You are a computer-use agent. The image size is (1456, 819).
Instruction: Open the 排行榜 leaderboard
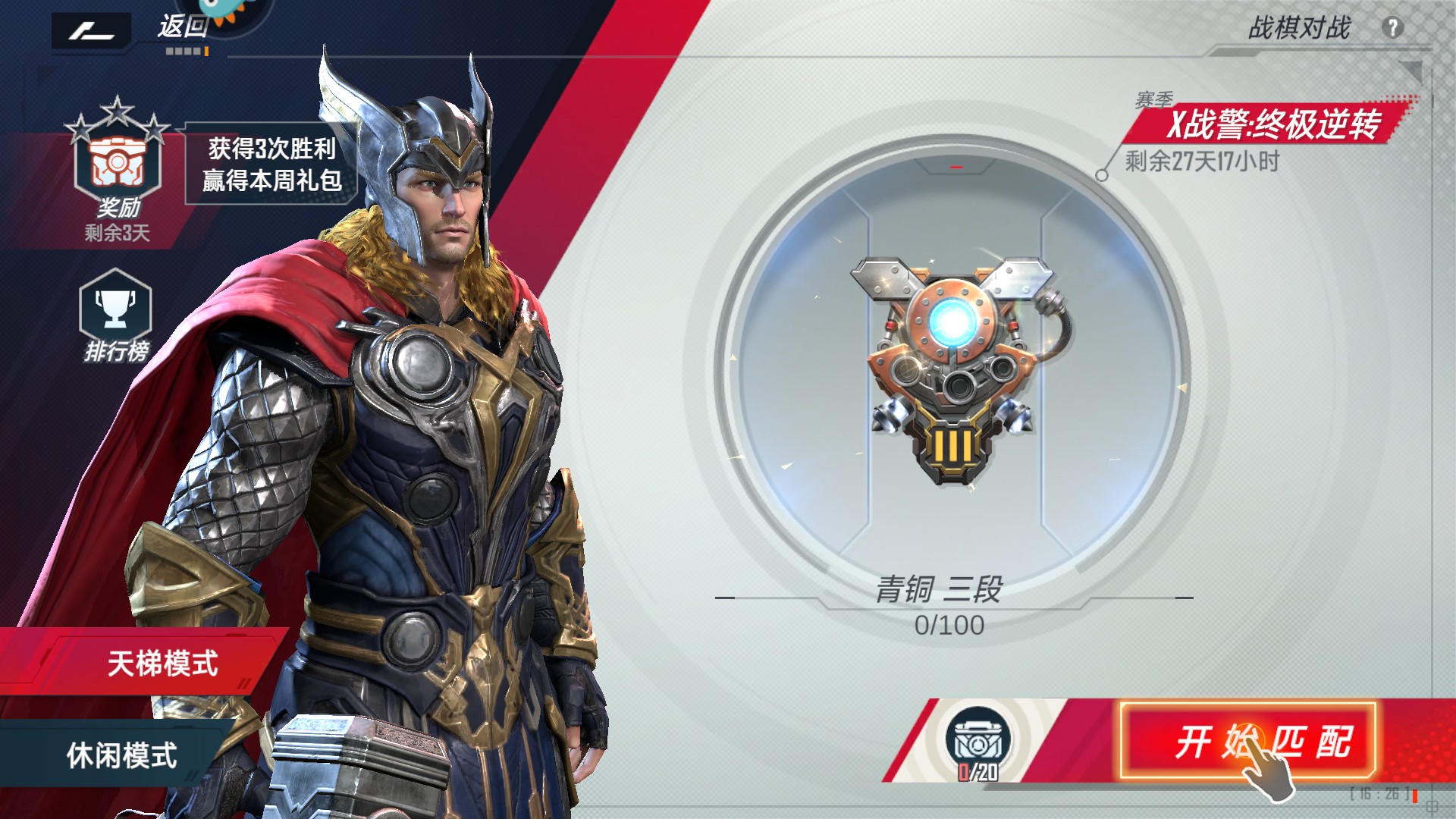[115, 313]
